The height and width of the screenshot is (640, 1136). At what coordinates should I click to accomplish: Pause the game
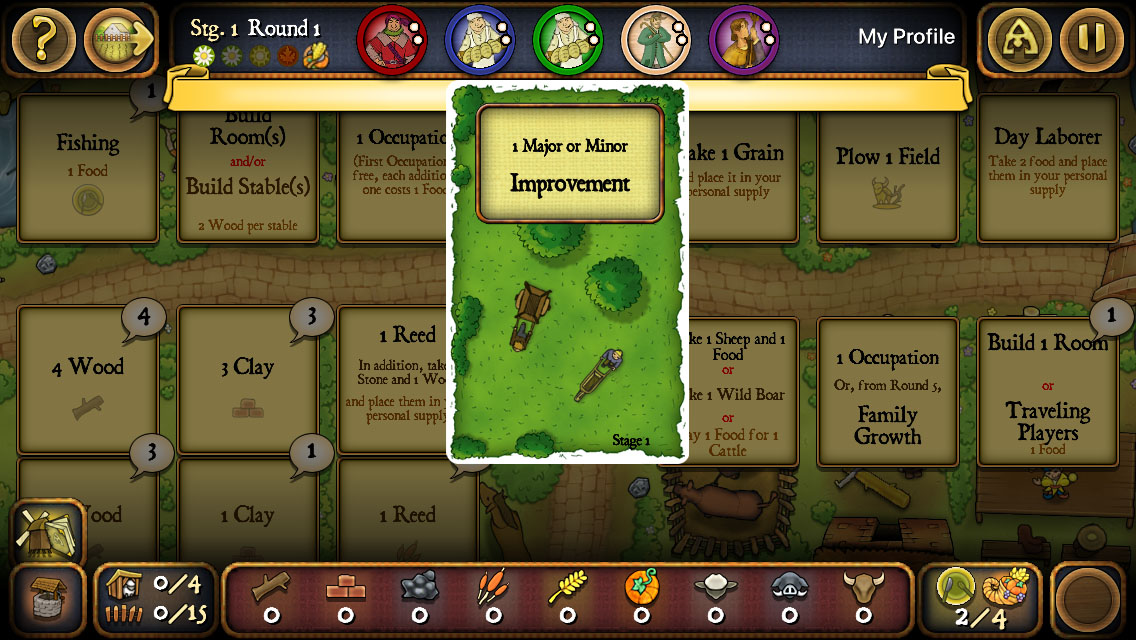1092,40
